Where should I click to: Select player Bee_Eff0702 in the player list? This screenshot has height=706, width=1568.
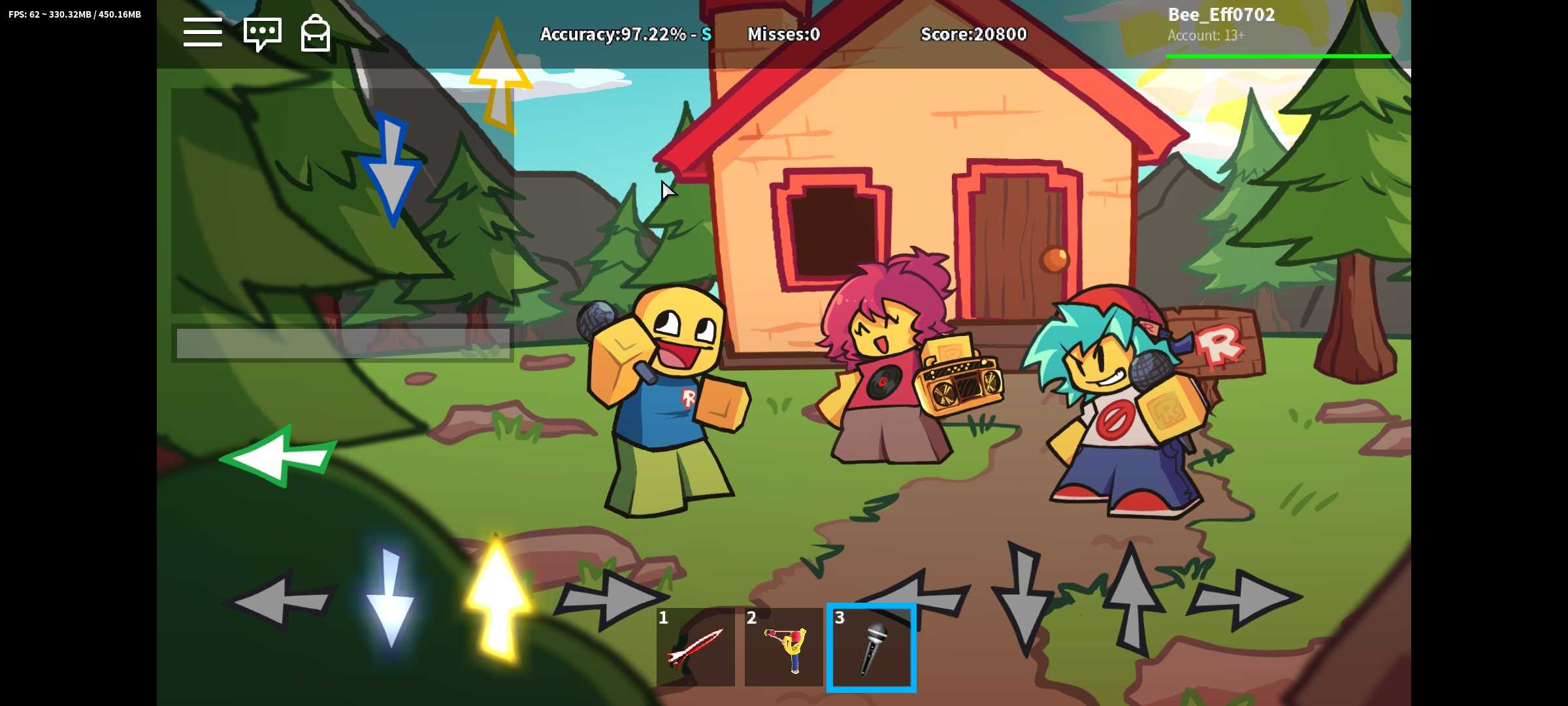[1220, 15]
